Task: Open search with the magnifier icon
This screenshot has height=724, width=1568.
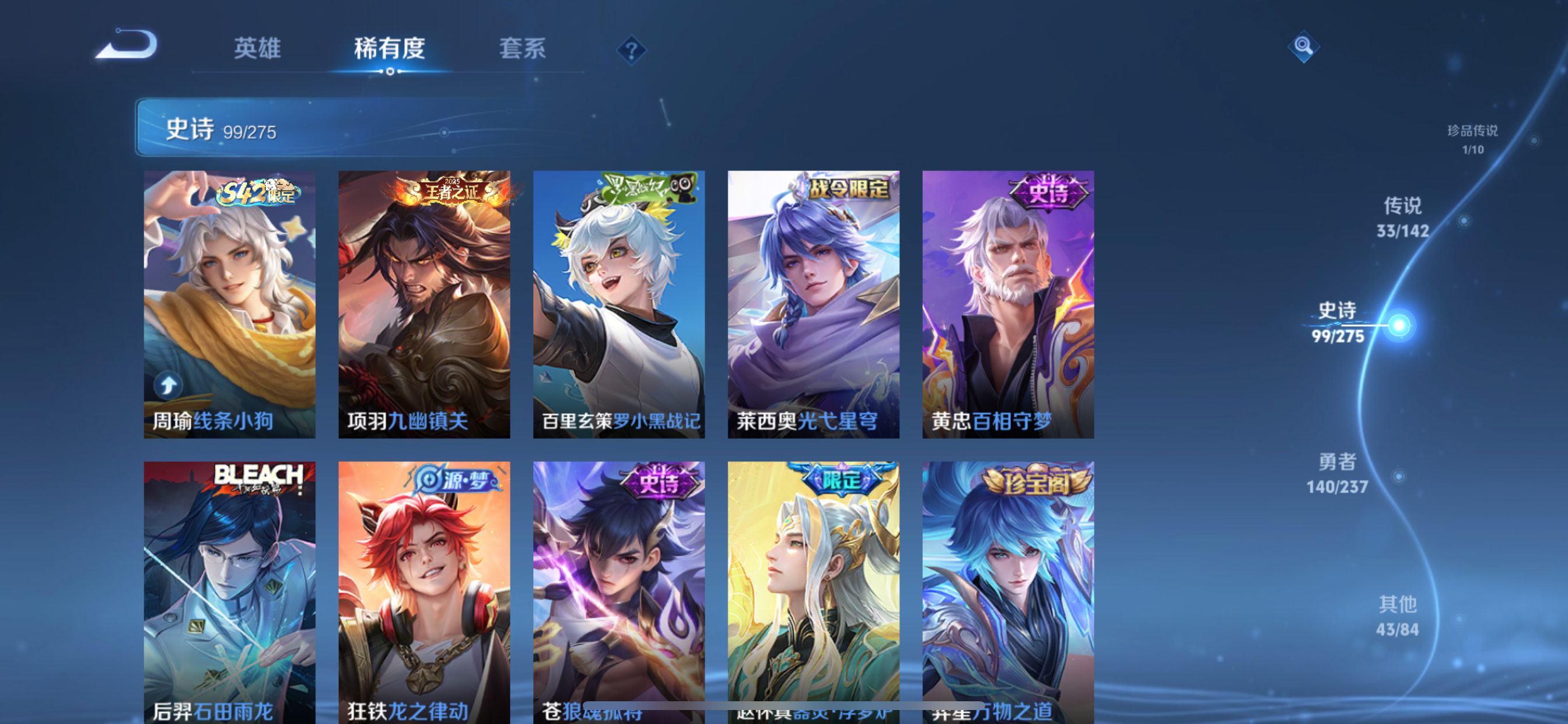Action: 1304,47
